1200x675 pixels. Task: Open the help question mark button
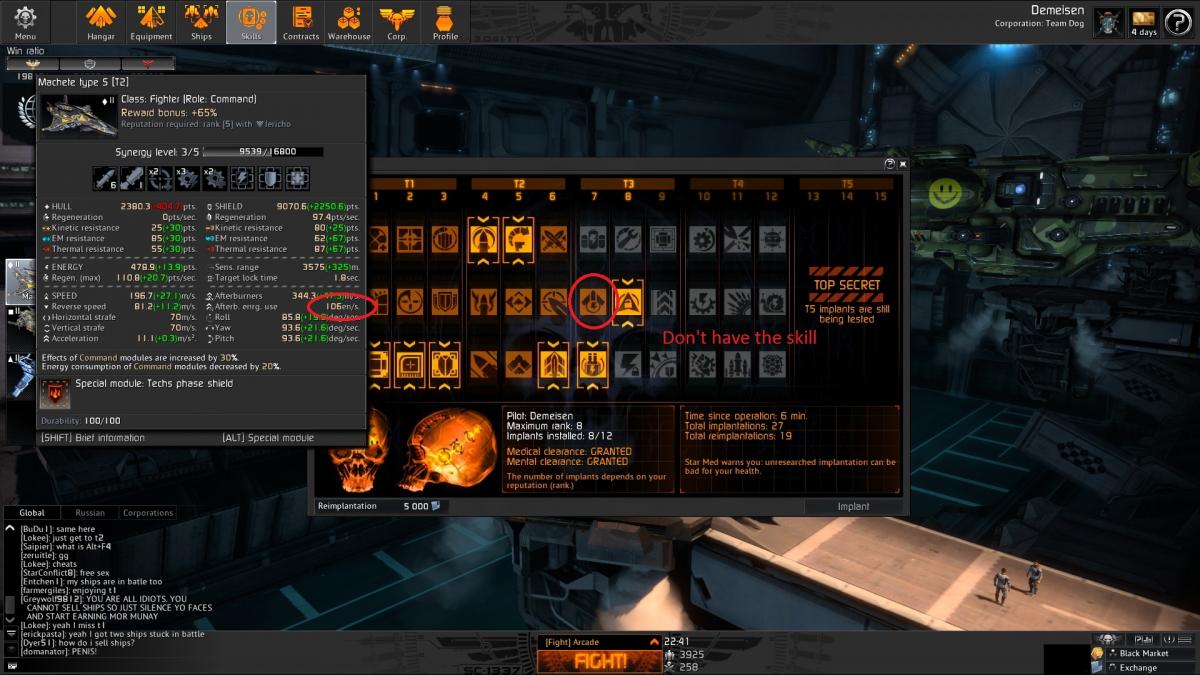click(x=1177, y=22)
